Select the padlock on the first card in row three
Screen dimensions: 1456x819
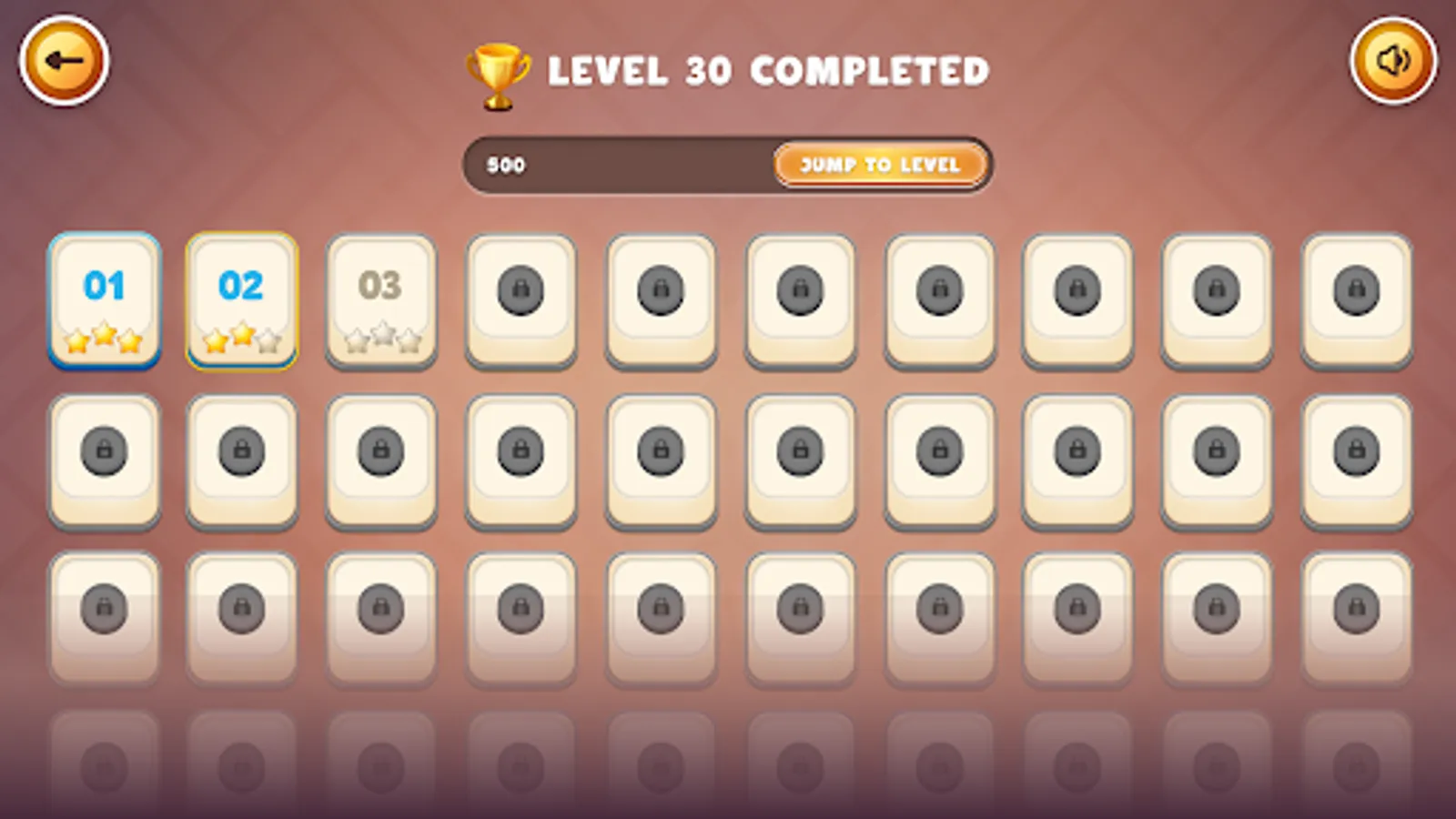pos(104,605)
